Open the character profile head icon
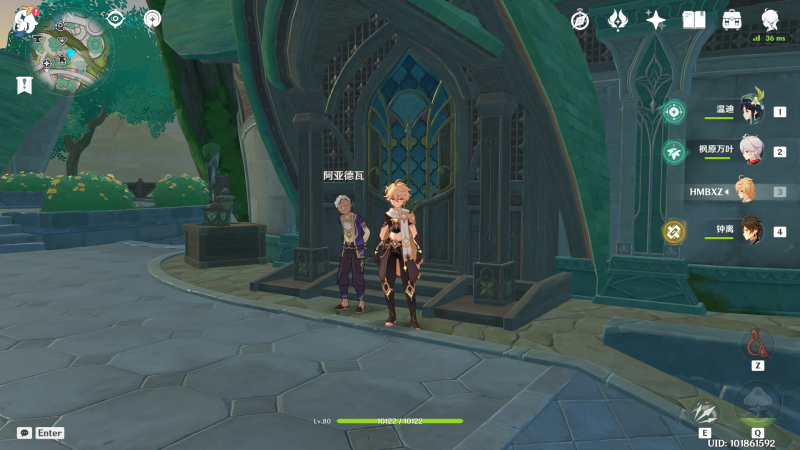800x450 pixels. pyautogui.click(x=770, y=20)
